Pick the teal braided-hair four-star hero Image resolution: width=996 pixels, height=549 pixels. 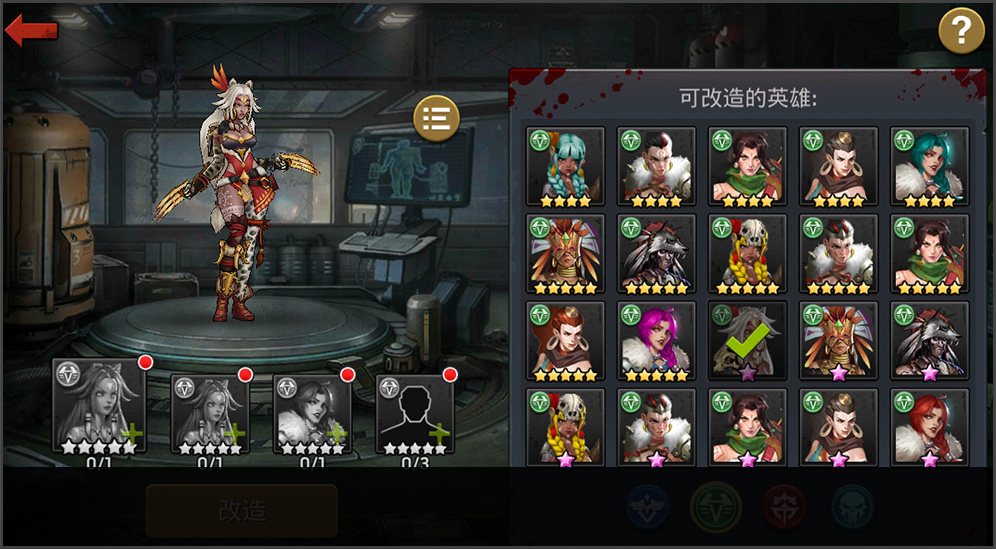[x=565, y=166]
